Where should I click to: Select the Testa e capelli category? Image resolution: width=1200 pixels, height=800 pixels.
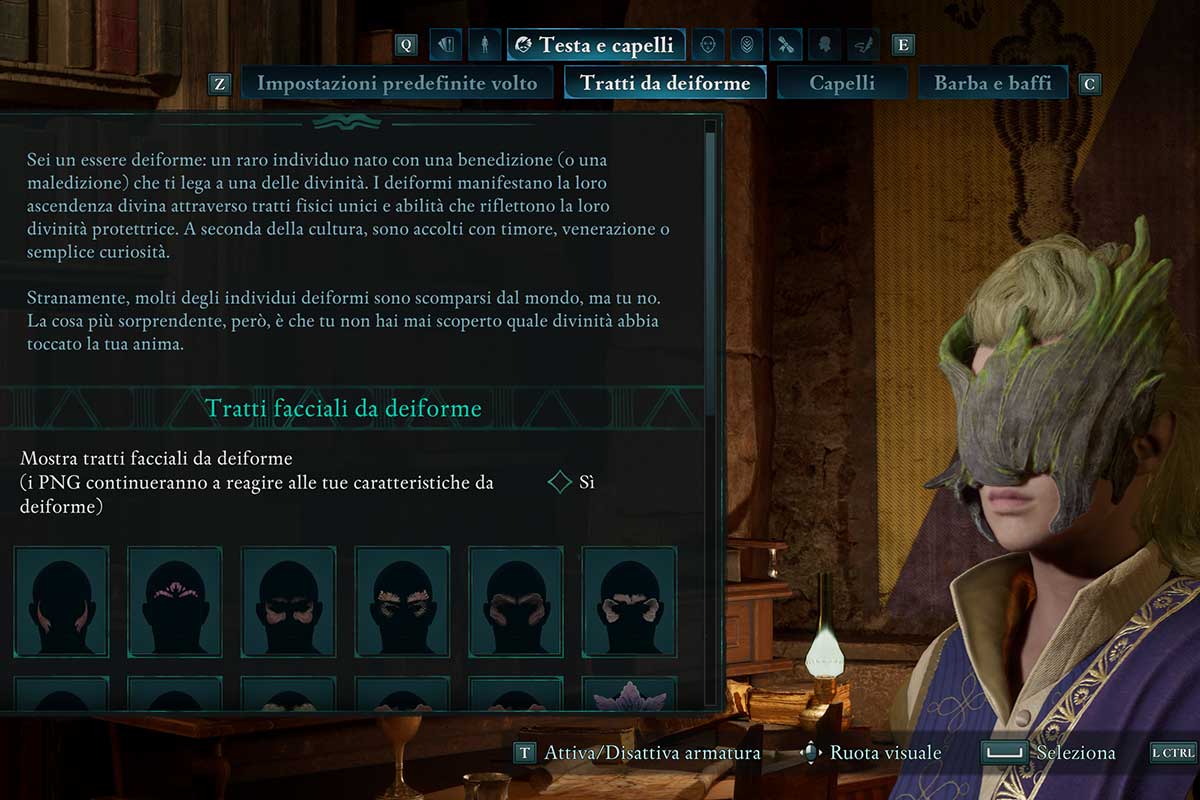[x=596, y=45]
